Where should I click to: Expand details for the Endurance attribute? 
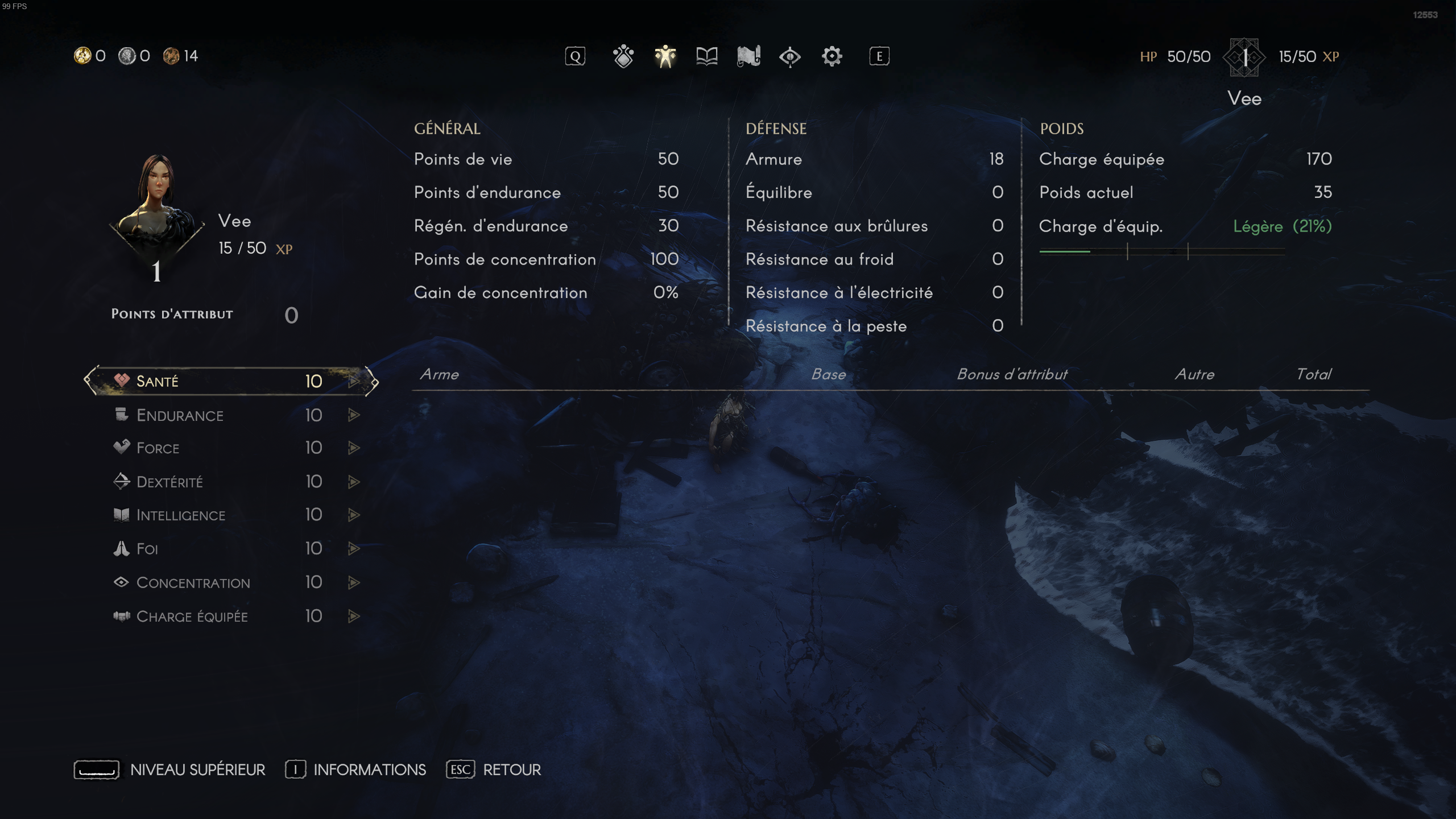coord(354,415)
